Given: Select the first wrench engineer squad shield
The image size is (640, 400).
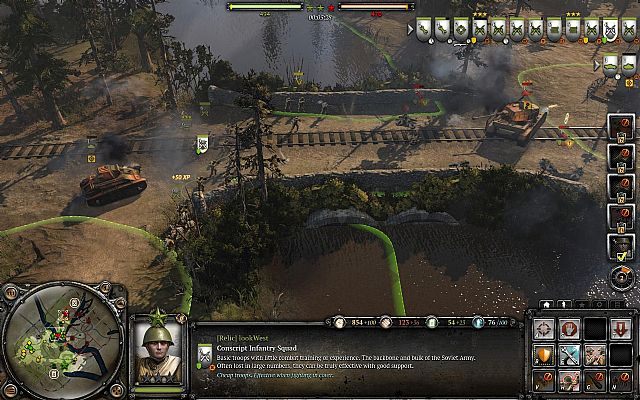Looking at the screenshot, I should pos(423,29).
